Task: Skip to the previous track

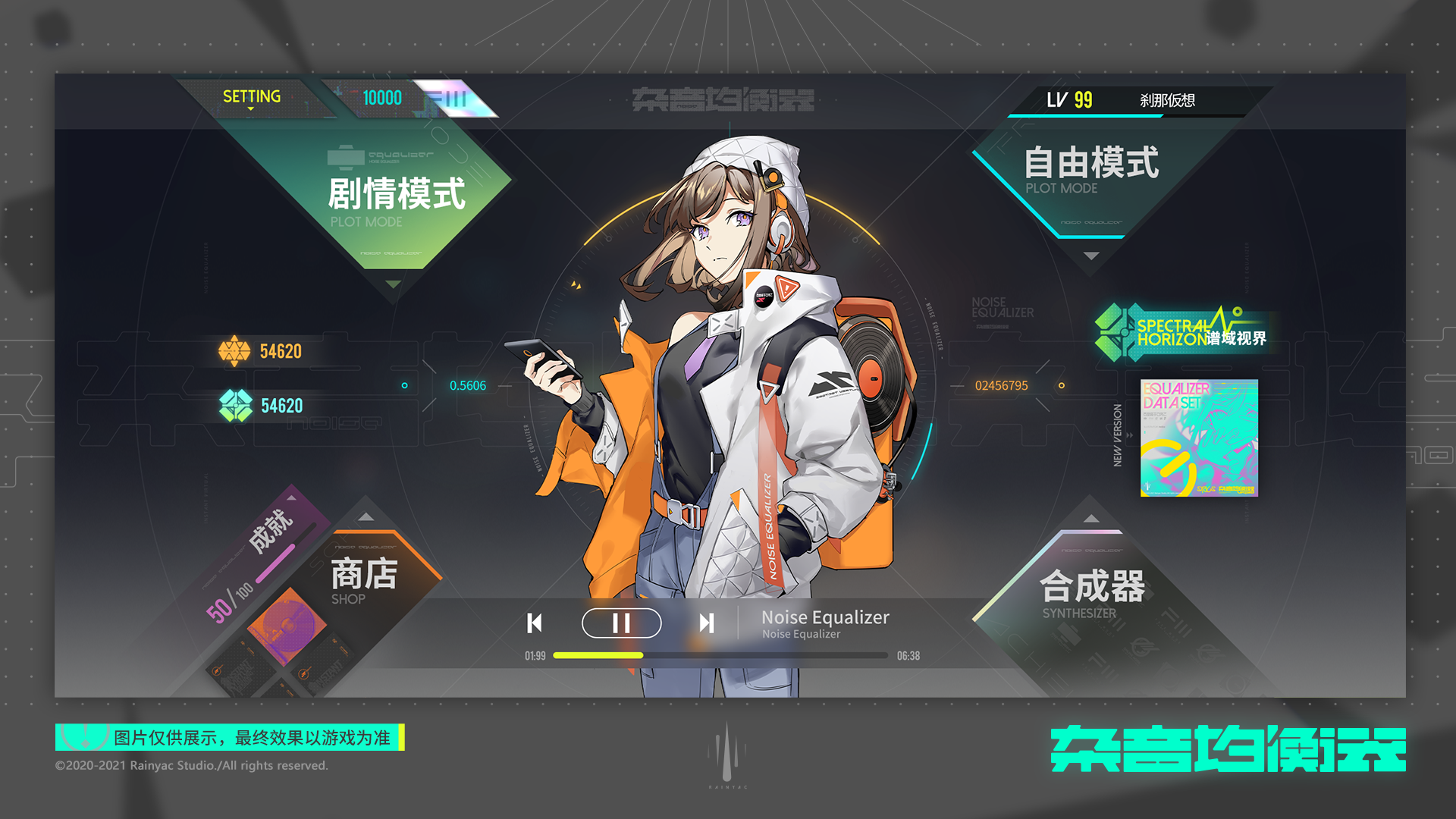Action: pos(535,623)
